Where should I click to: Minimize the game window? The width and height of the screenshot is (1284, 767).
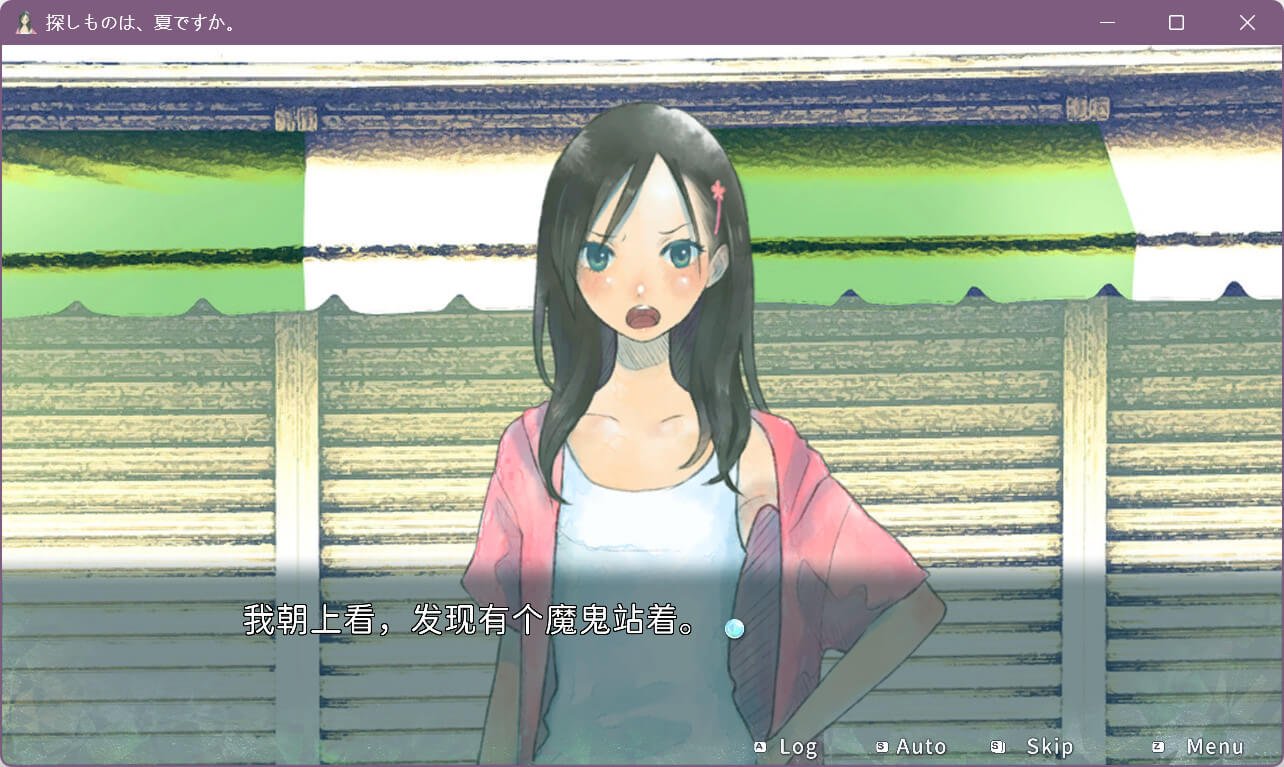coord(1107,22)
